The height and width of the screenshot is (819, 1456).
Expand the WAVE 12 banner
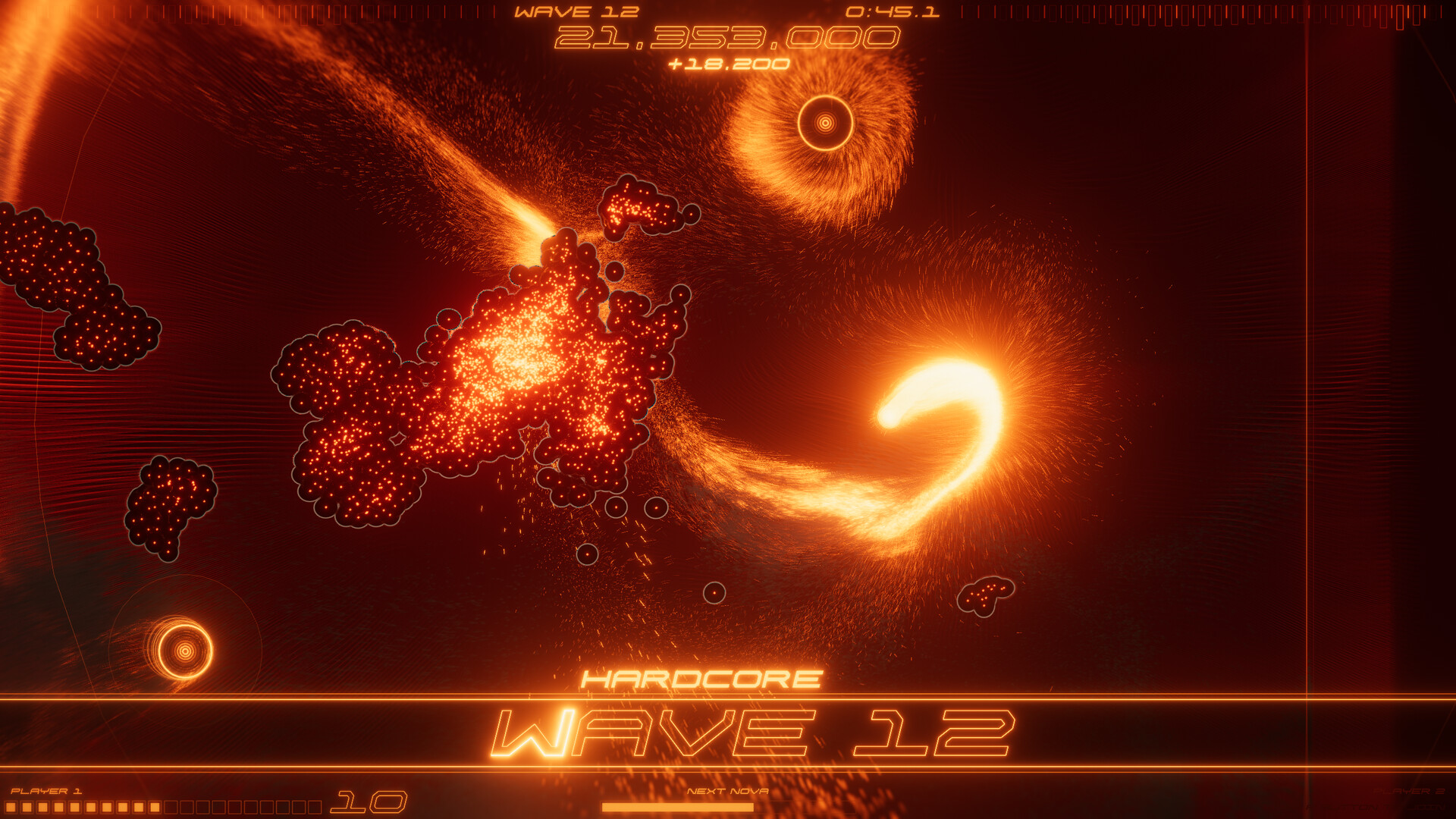[758, 732]
